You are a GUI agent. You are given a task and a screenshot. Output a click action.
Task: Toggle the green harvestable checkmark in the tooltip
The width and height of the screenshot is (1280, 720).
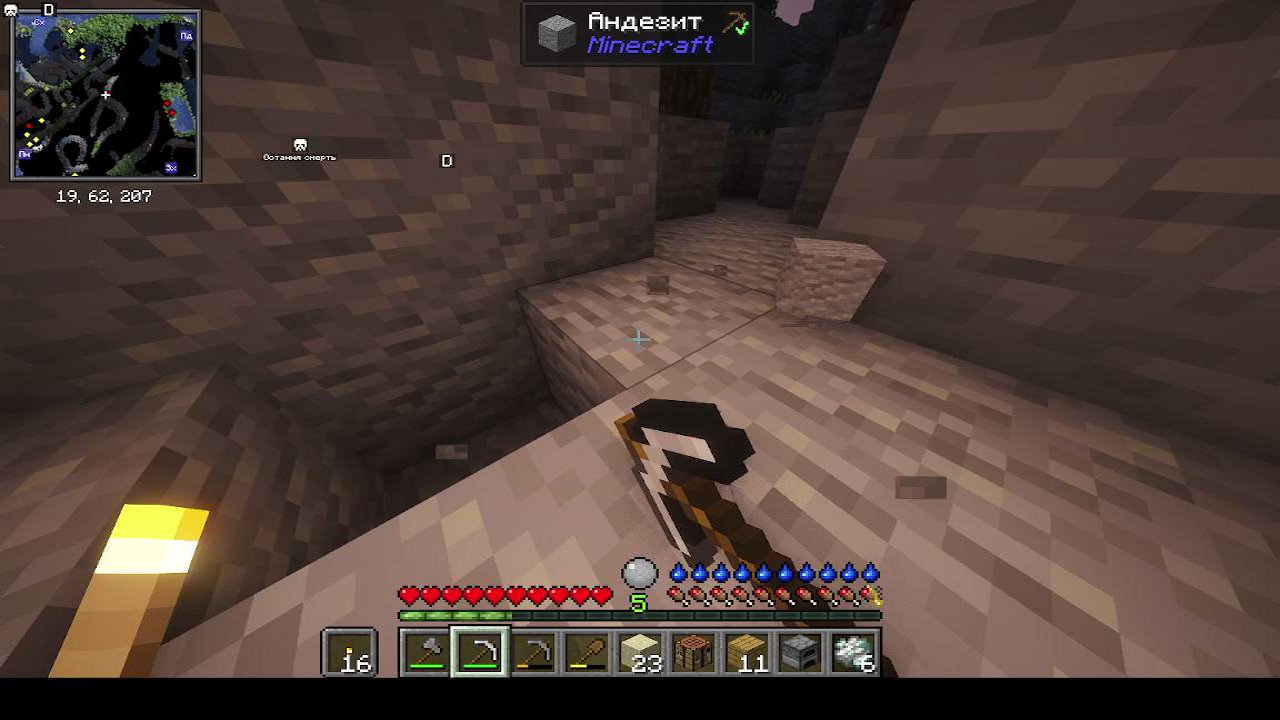pos(742,30)
